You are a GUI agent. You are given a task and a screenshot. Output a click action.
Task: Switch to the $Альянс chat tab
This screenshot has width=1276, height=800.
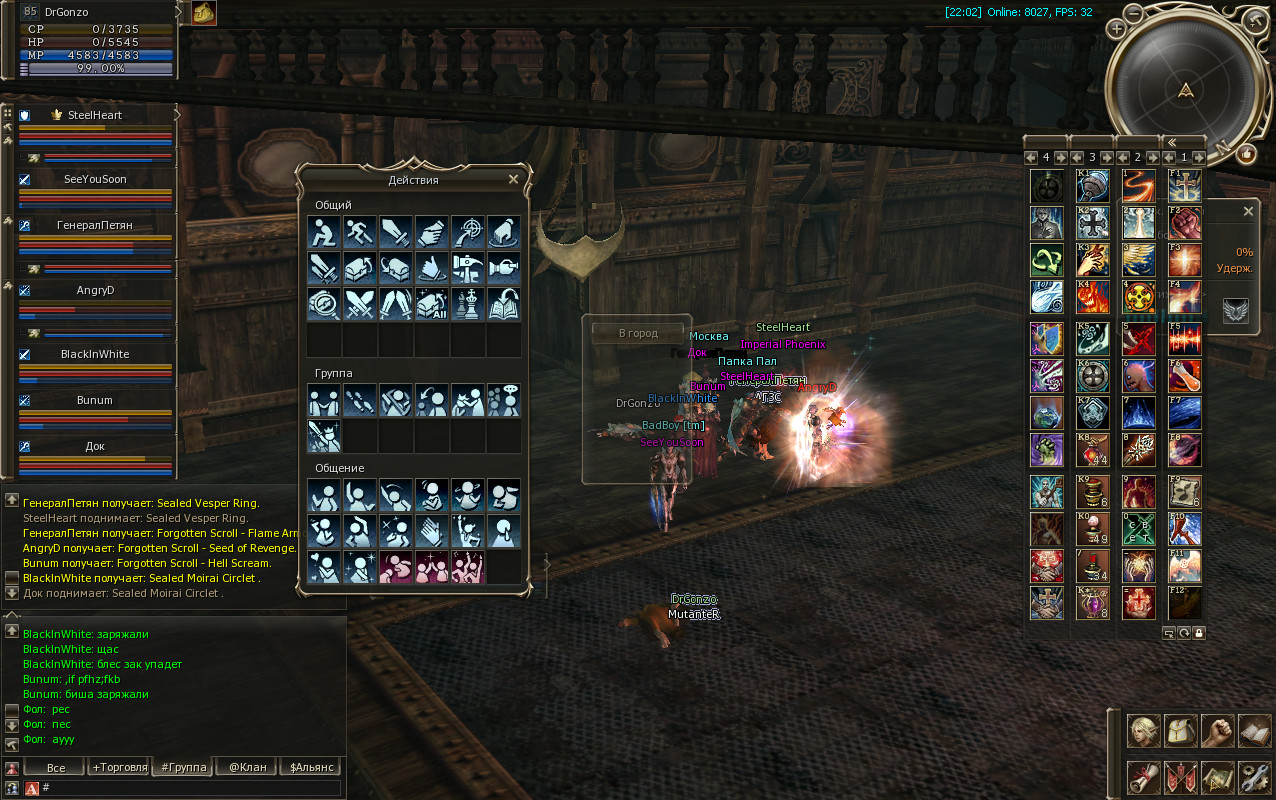click(310, 767)
